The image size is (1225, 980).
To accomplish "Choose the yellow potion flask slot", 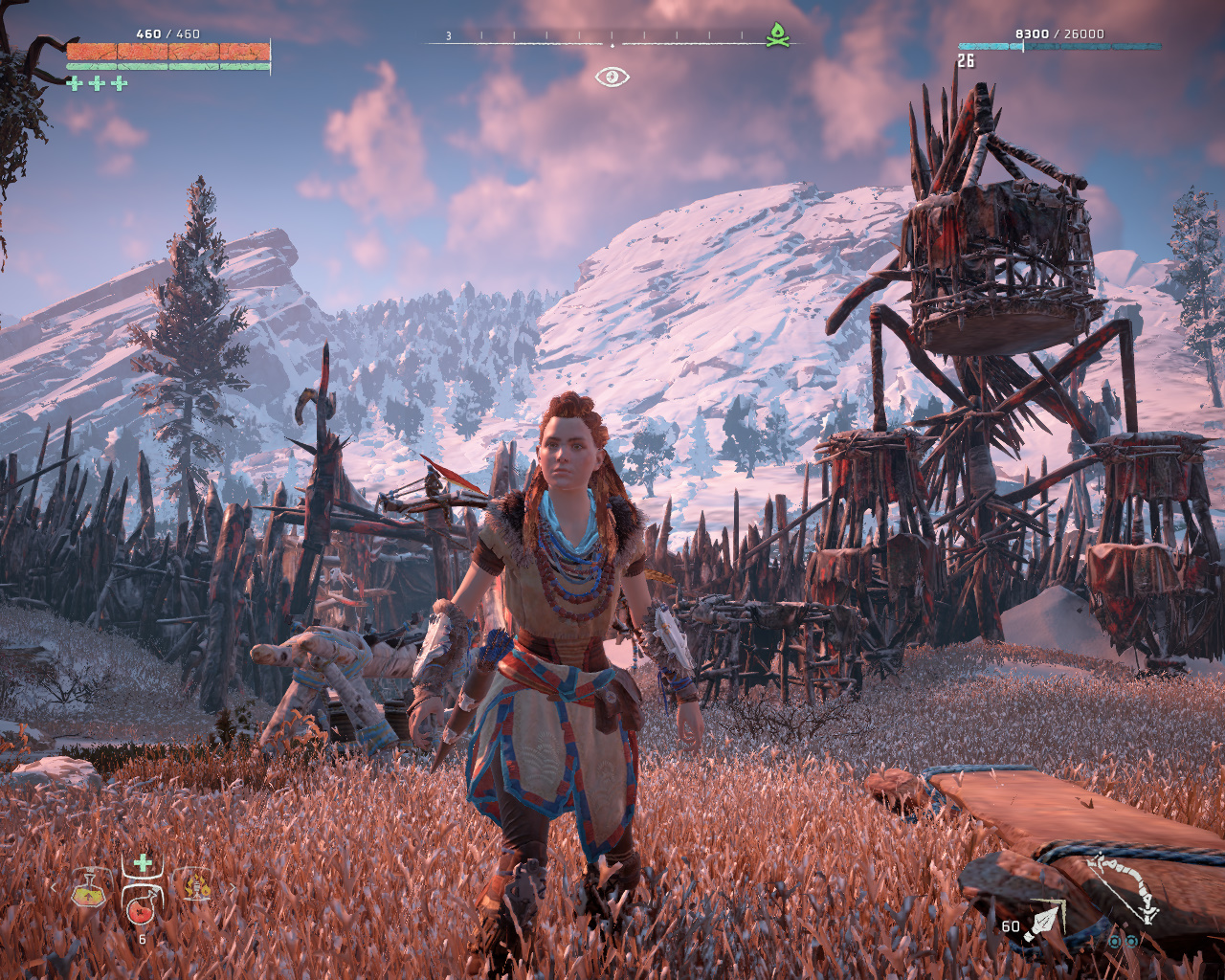I will pos(90,891).
